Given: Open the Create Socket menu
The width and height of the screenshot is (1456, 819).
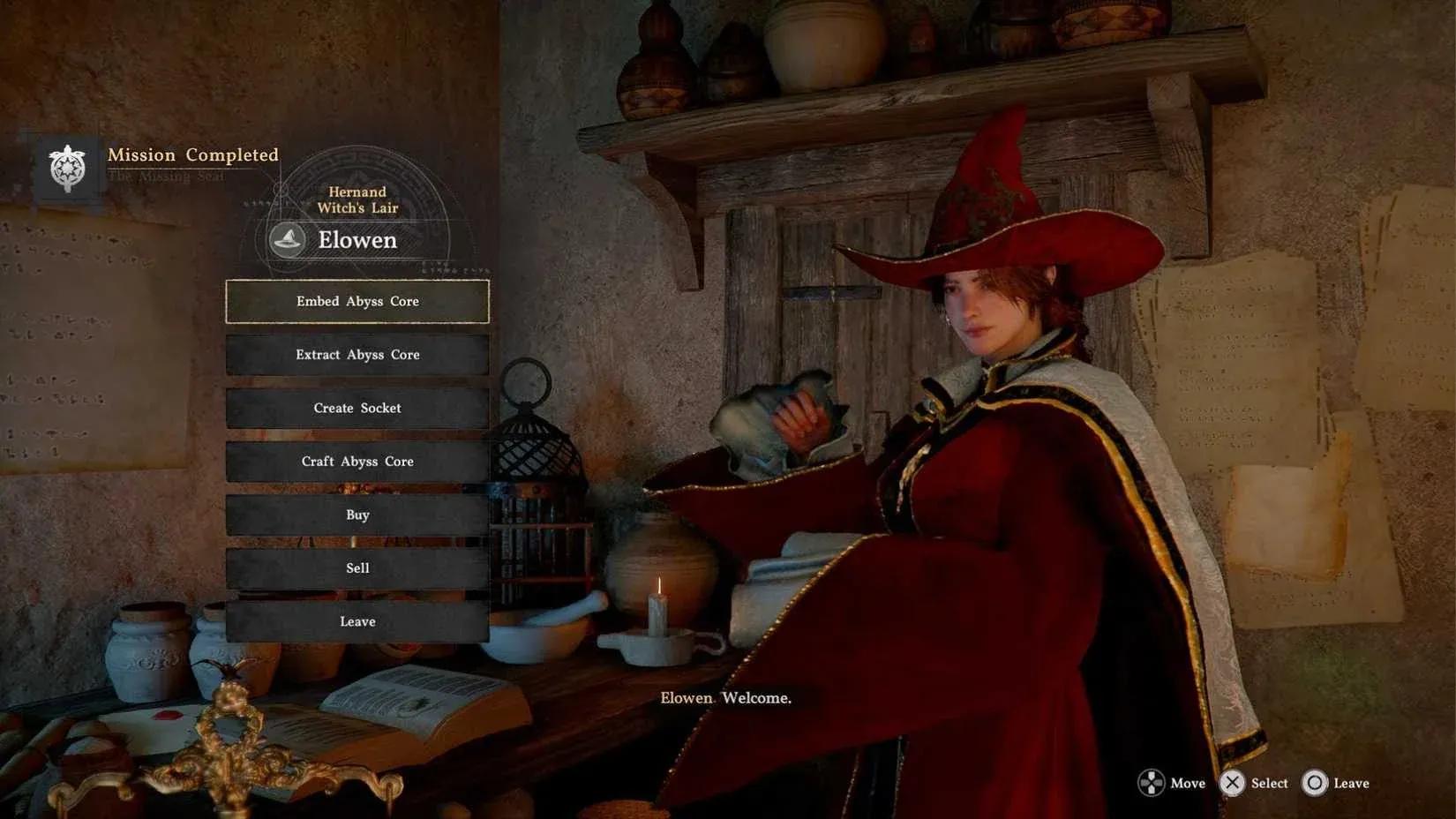Looking at the screenshot, I should 357,409.
